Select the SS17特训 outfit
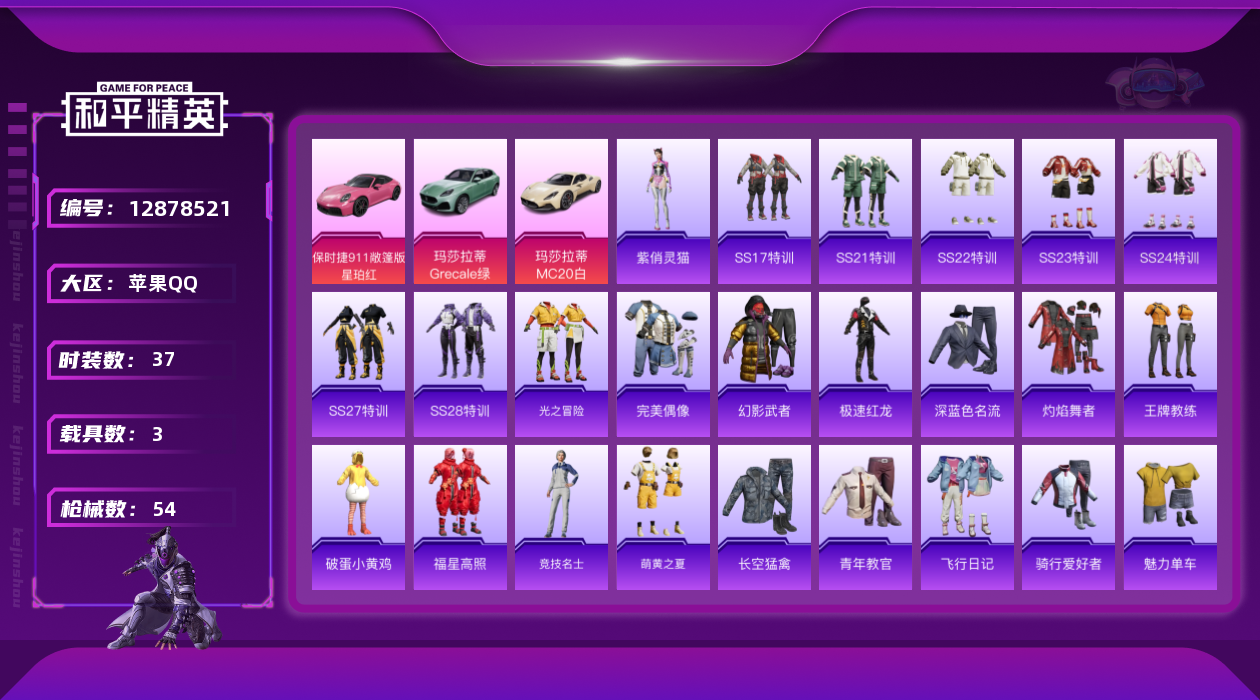Image resolution: width=1260 pixels, height=700 pixels. 764,211
